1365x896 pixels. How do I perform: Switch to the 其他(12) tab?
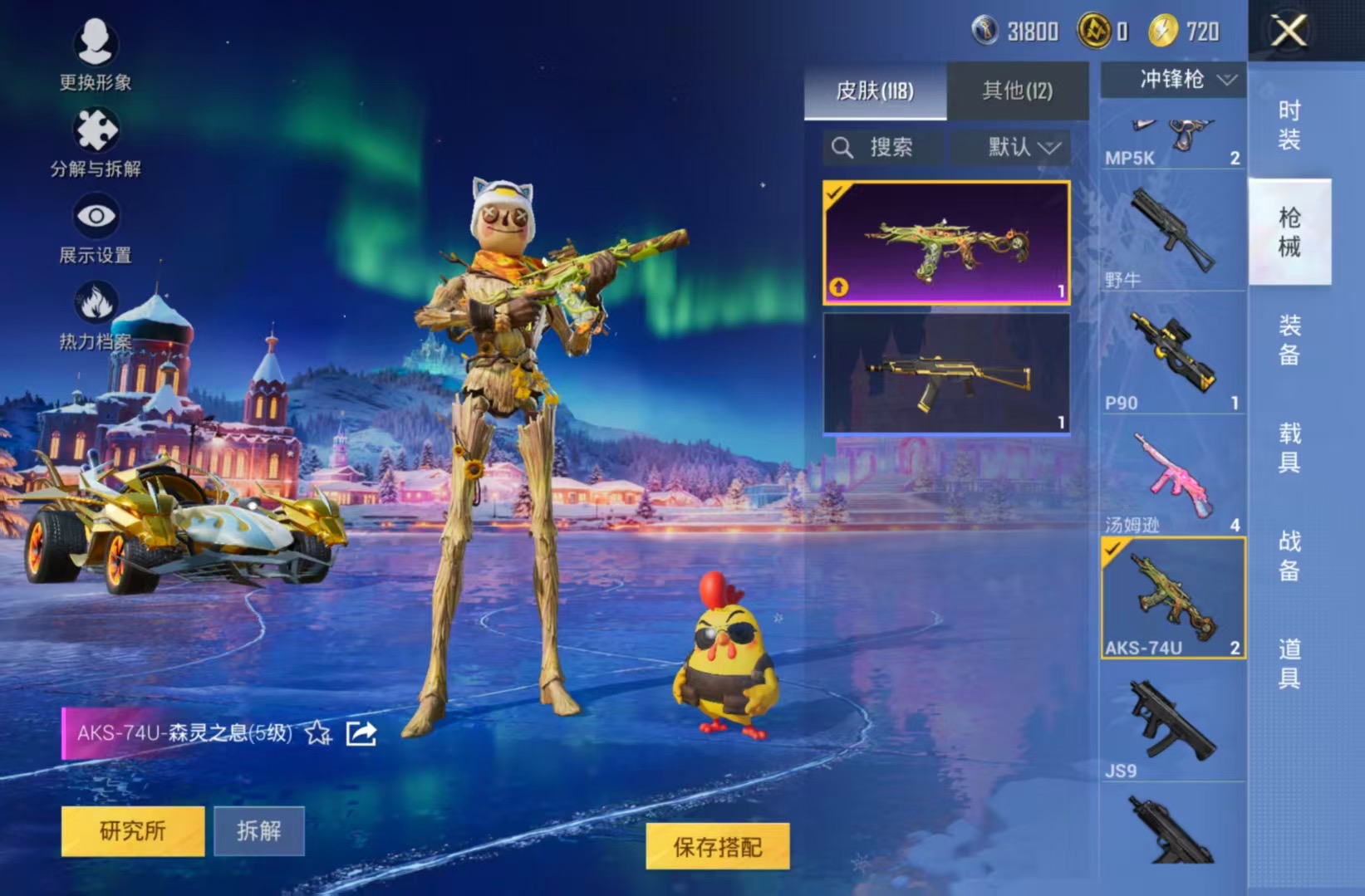pyautogui.click(x=1017, y=91)
